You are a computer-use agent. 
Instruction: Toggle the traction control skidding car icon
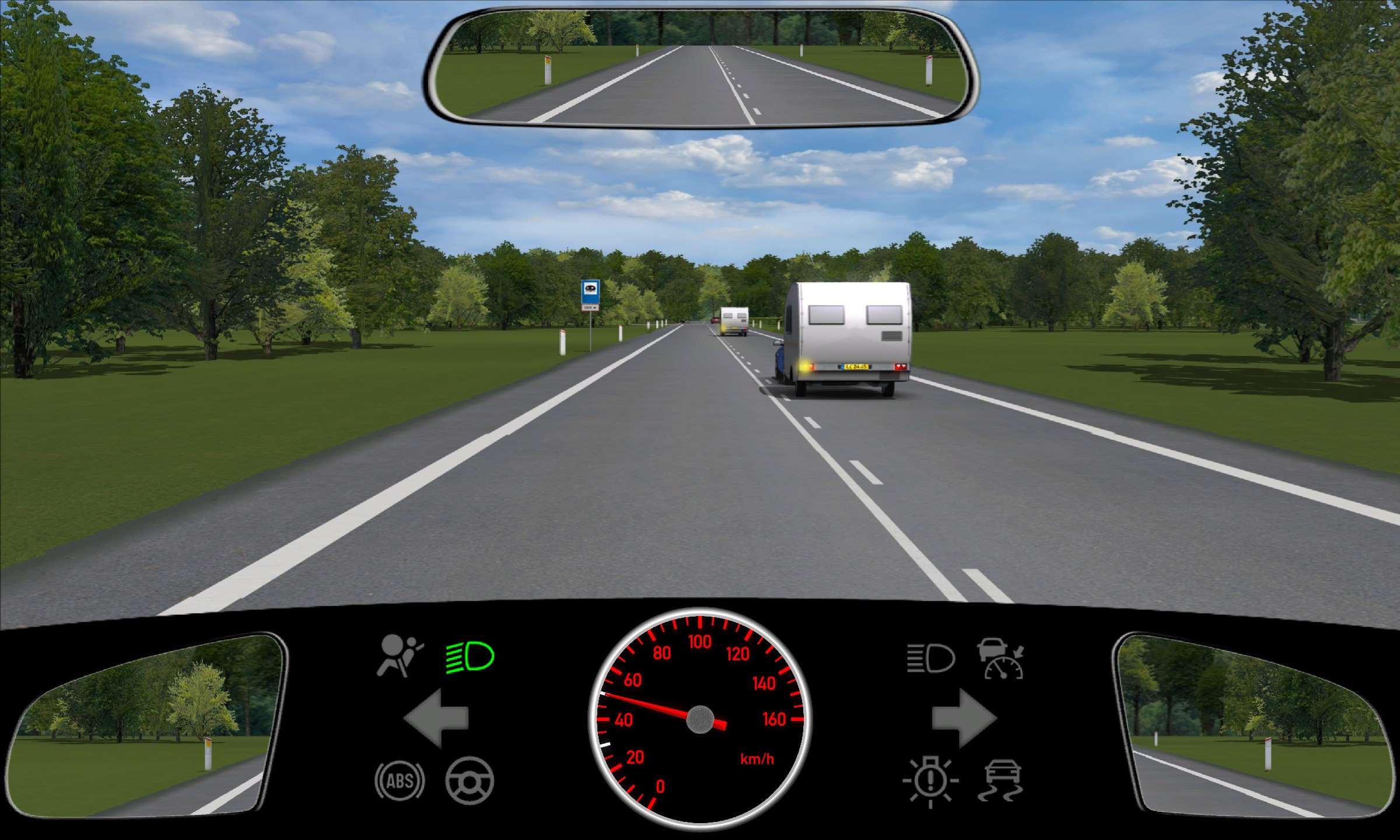coord(1002,780)
